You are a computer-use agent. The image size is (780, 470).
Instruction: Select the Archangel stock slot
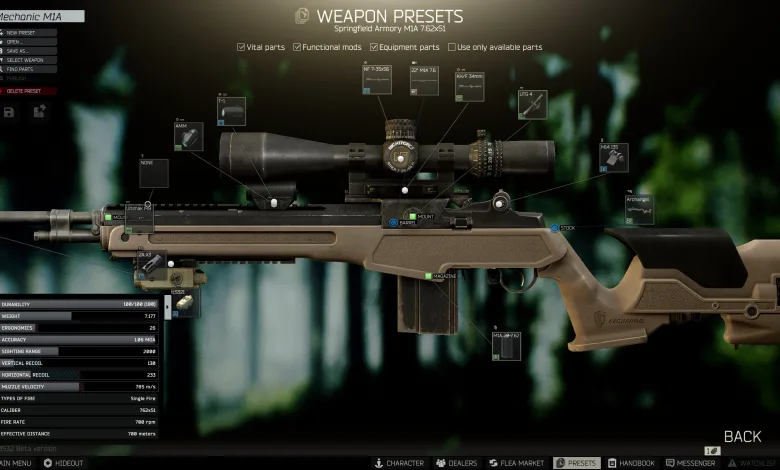(x=639, y=209)
